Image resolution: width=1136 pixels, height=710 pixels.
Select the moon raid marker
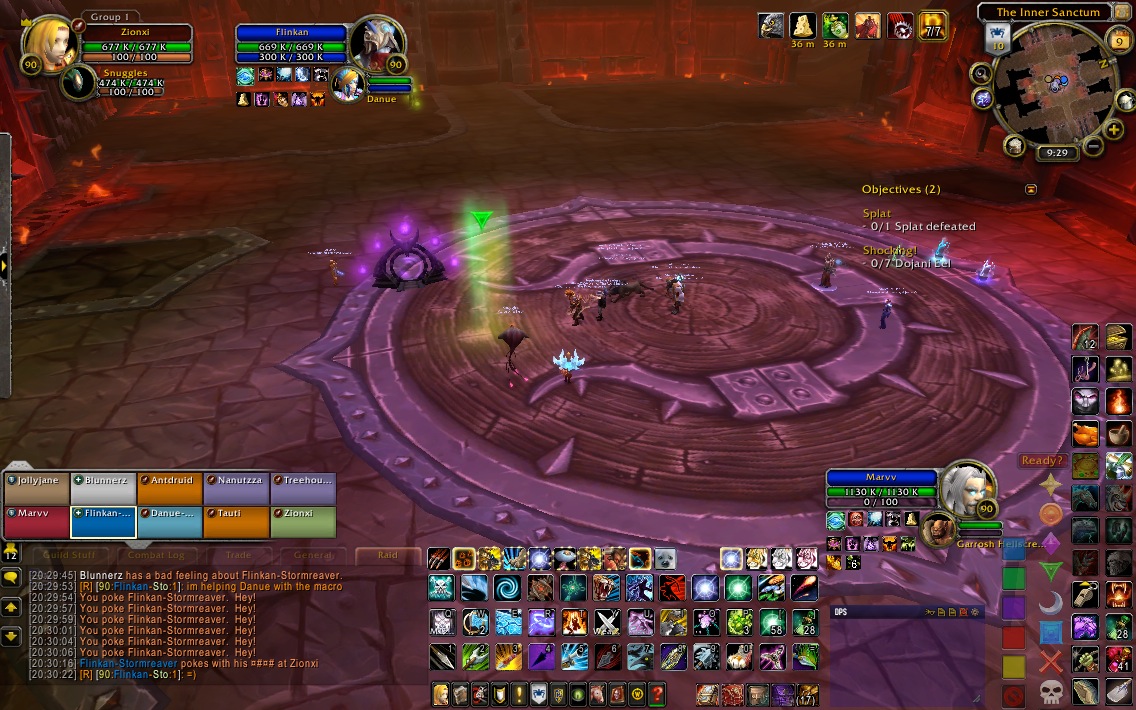point(1050,602)
